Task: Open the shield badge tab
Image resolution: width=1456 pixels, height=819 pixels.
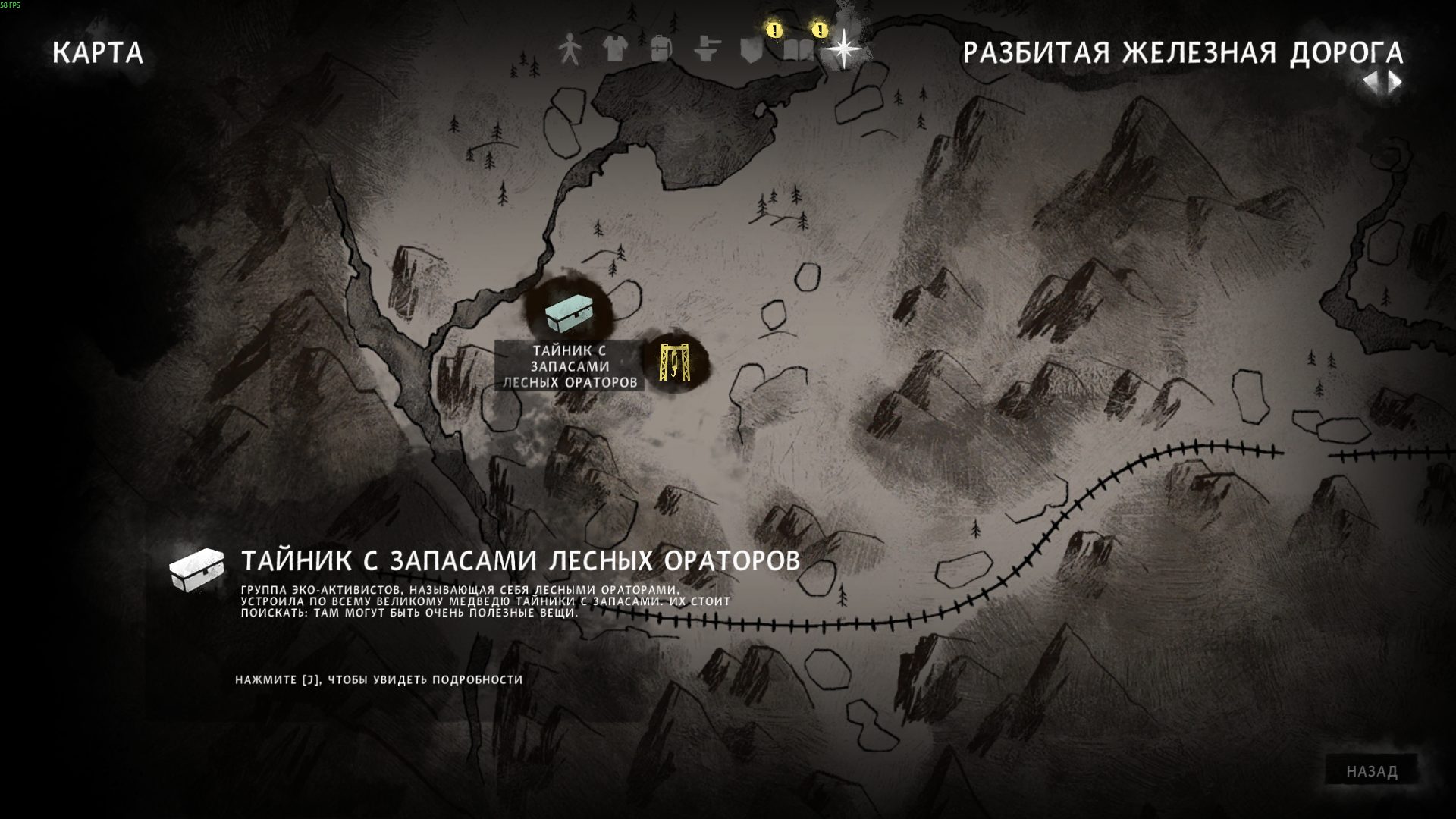Action: (x=751, y=50)
